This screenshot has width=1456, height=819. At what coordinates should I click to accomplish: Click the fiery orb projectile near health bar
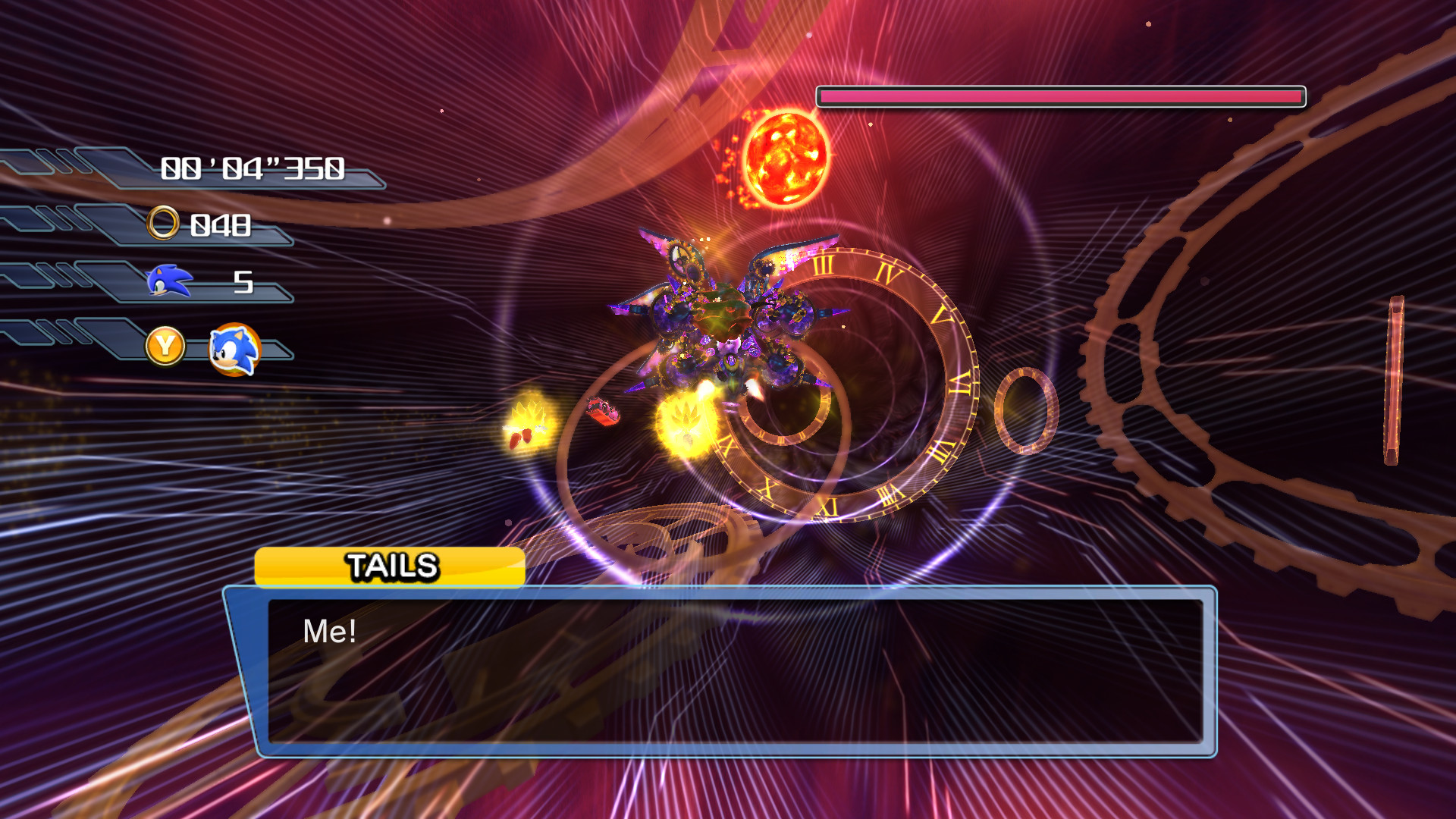(789, 157)
